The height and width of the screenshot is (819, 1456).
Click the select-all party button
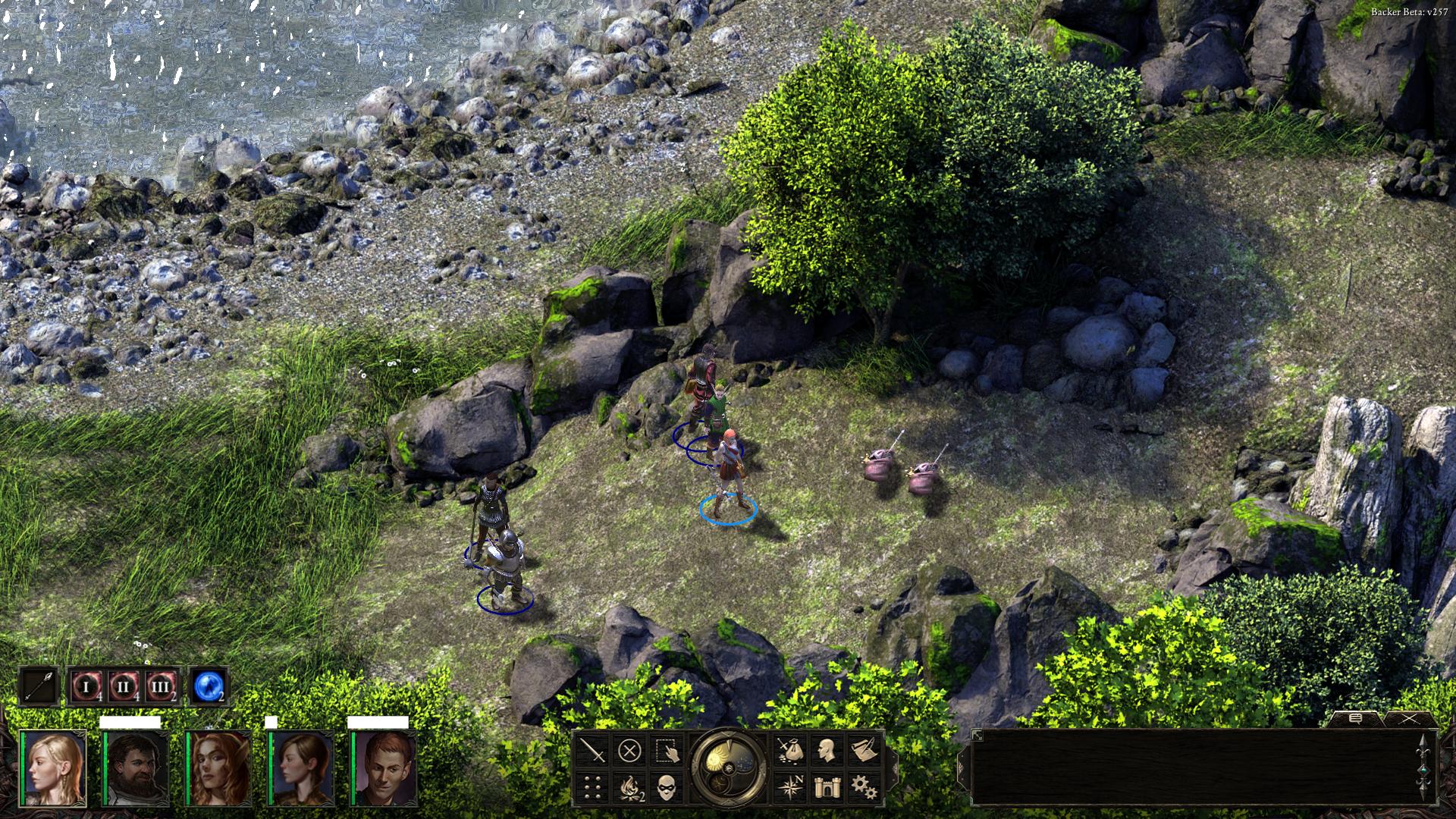tap(667, 752)
